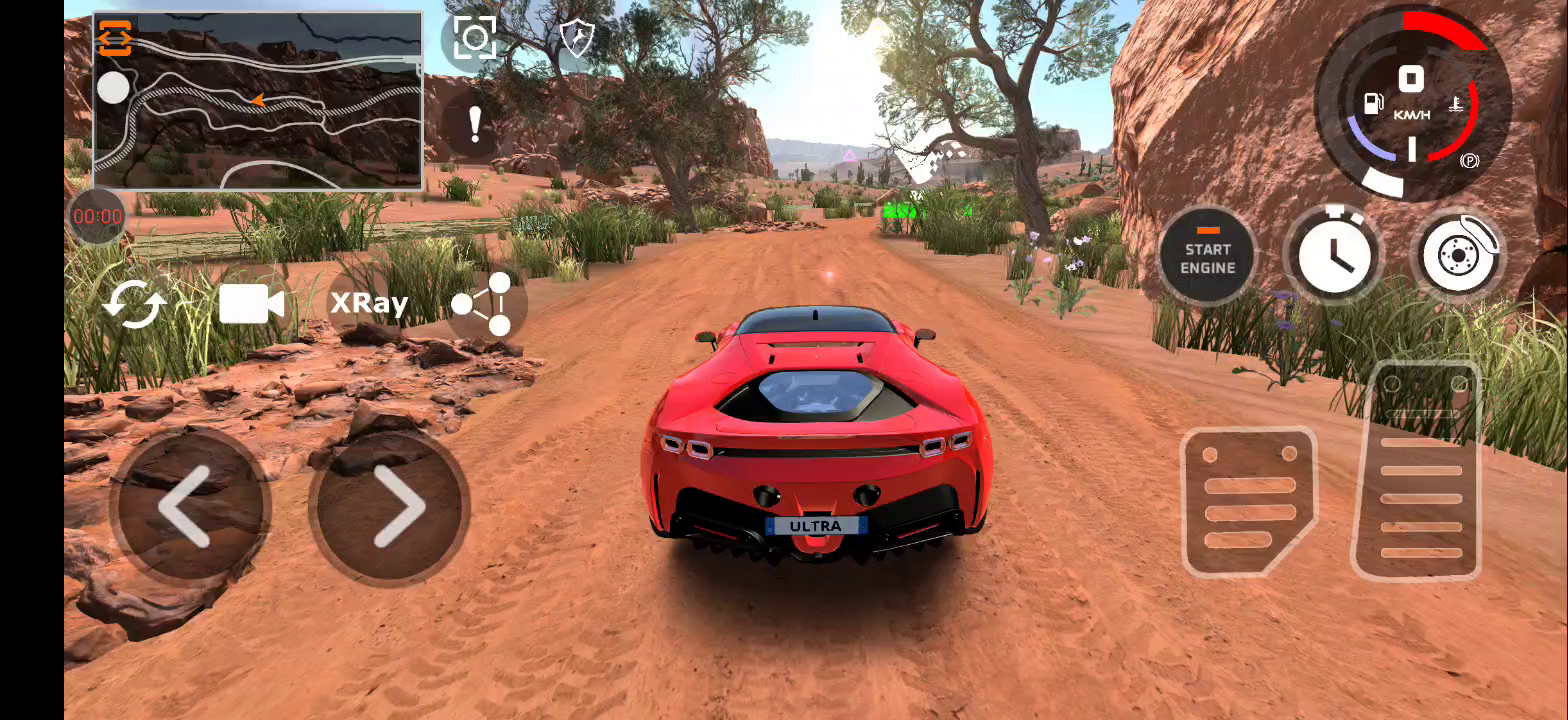Take a screenshot with the camera frame icon
Image resolution: width=1568 pixels, height=720 pixels.
coord(474,39)
